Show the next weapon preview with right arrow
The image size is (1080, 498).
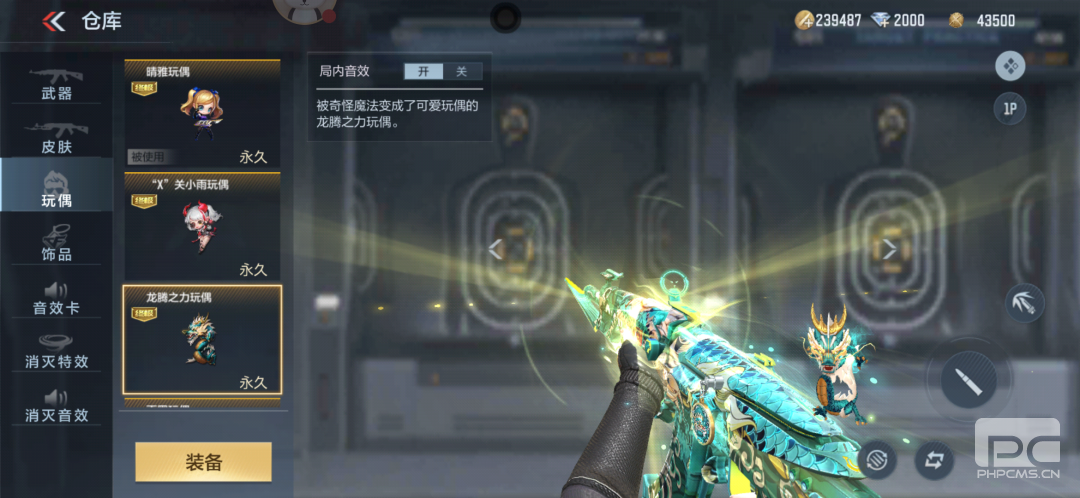[x=889, y=249]
